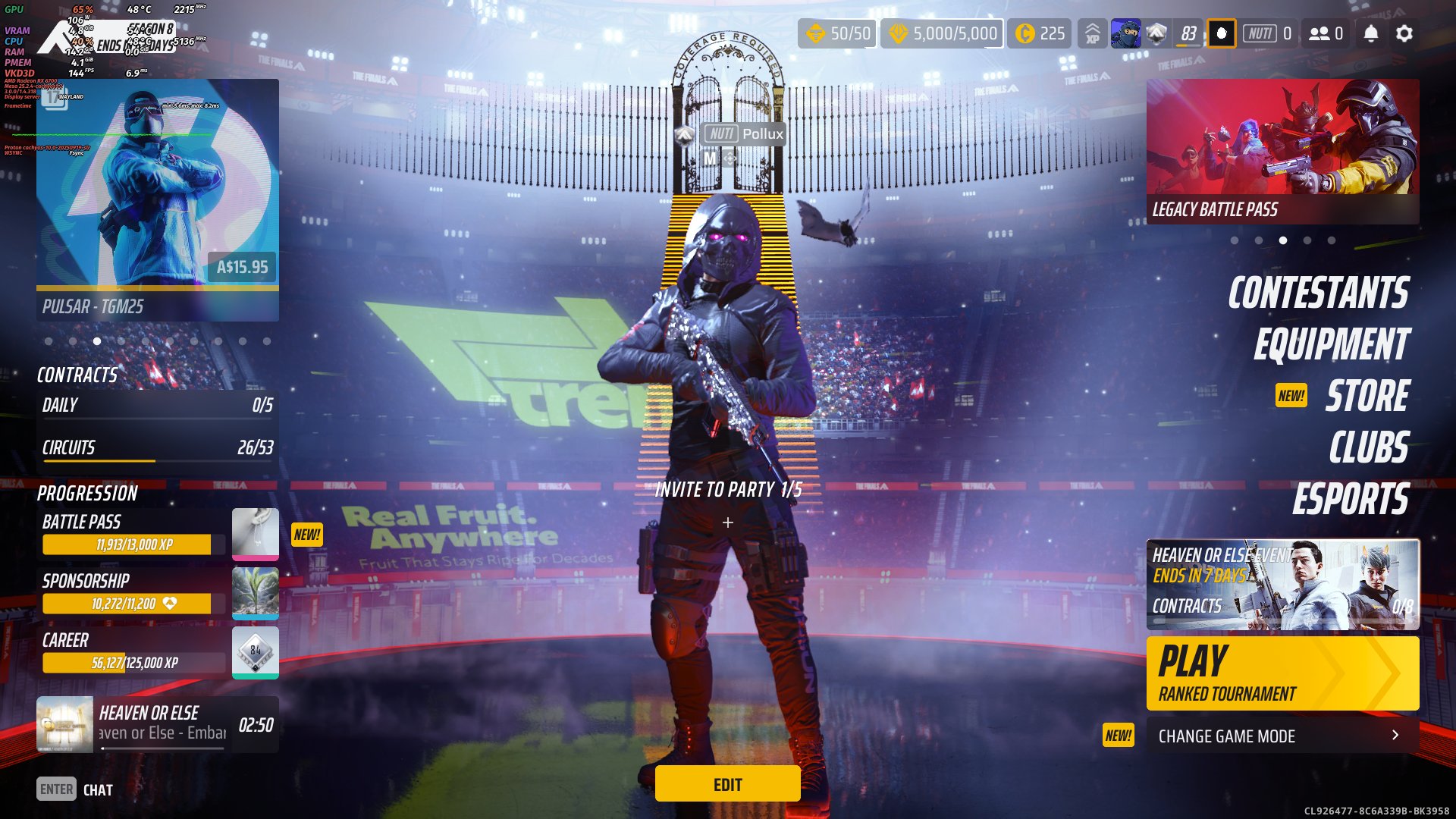Open the settings gear icon
This screenshot has height=819, width=1456.
pos(1404,33)
